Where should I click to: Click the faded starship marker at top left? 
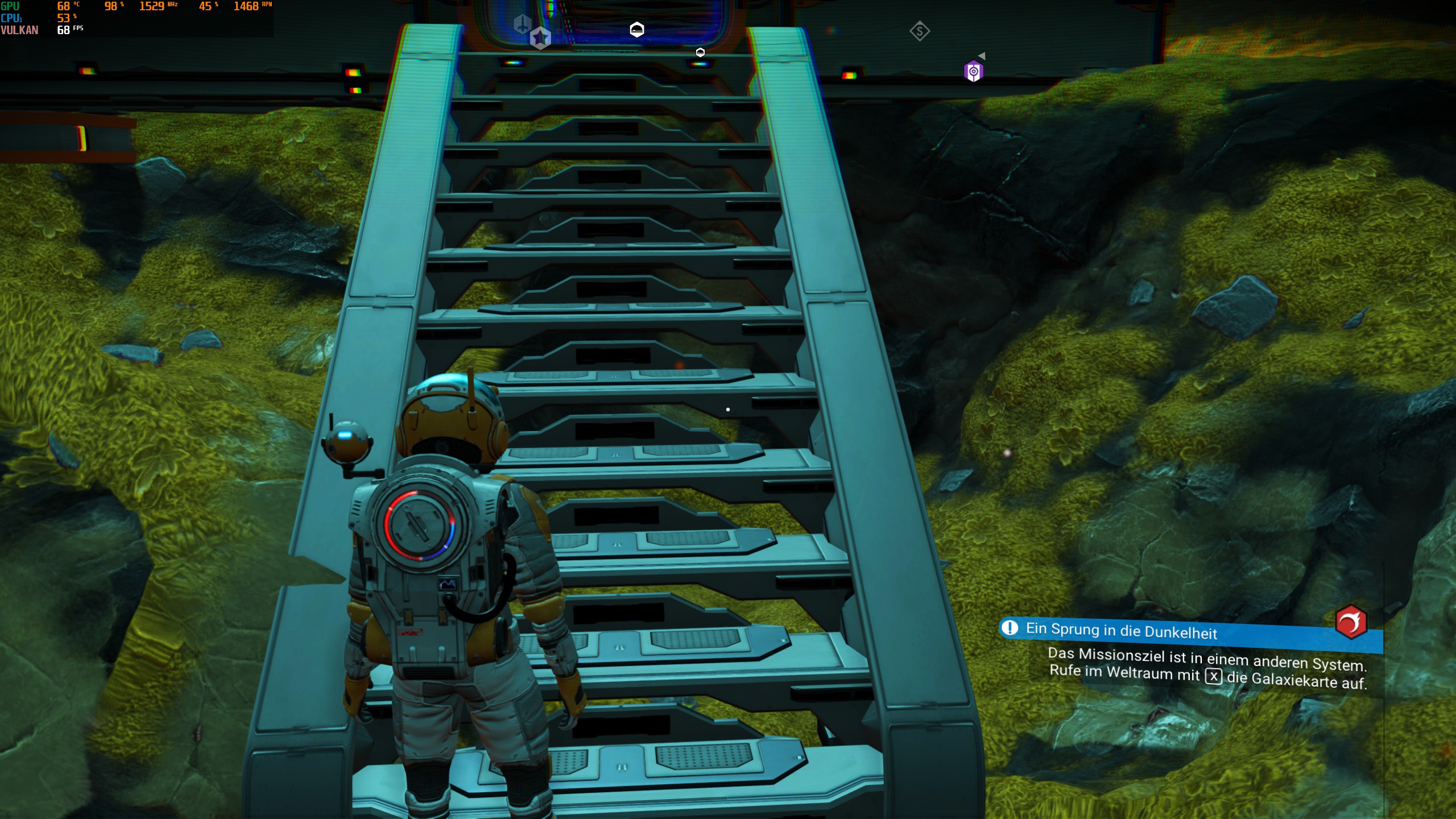point(521,26)
